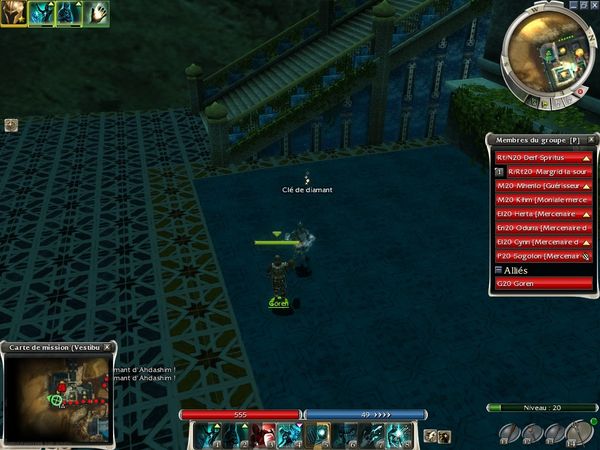Close the Carte de mission window
Viewport: 600px width, 450px height.
click(x=108, y=347)
